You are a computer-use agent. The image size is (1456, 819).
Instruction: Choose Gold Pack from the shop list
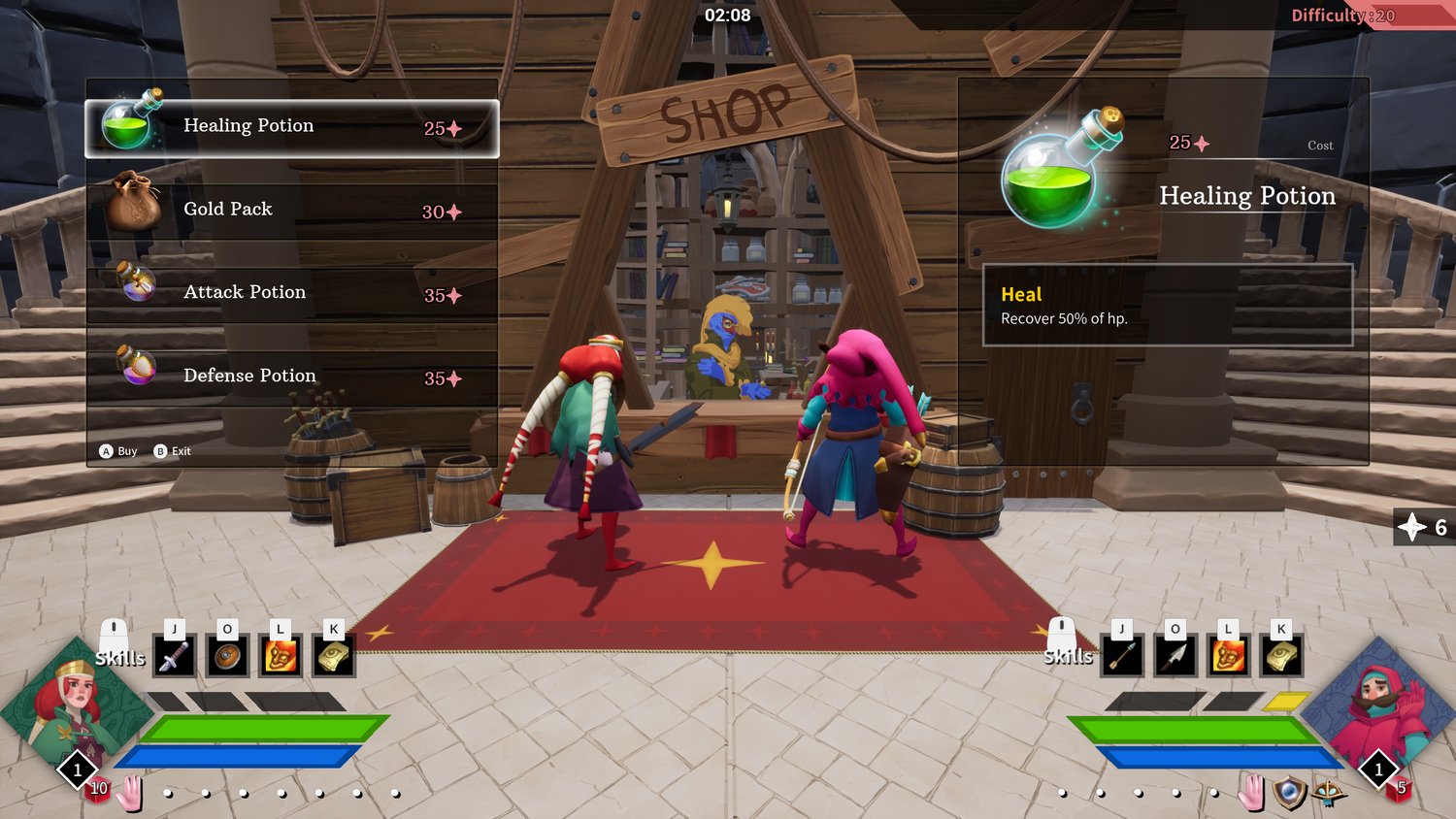click(x=291, y=212)
